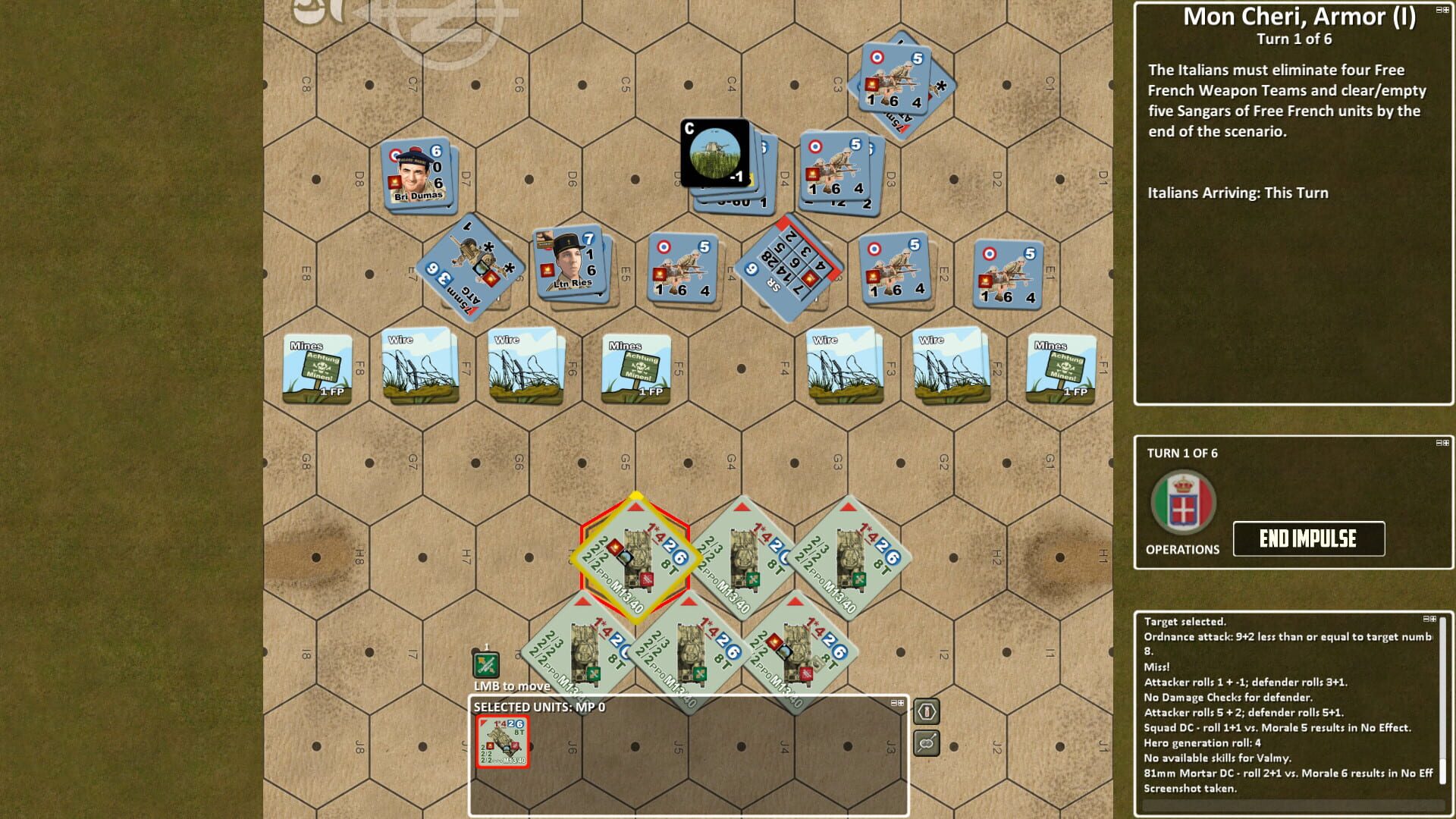Click the Italians Arriving: This Turn text
1456x819 pixels.
[x=1236, y=193]
